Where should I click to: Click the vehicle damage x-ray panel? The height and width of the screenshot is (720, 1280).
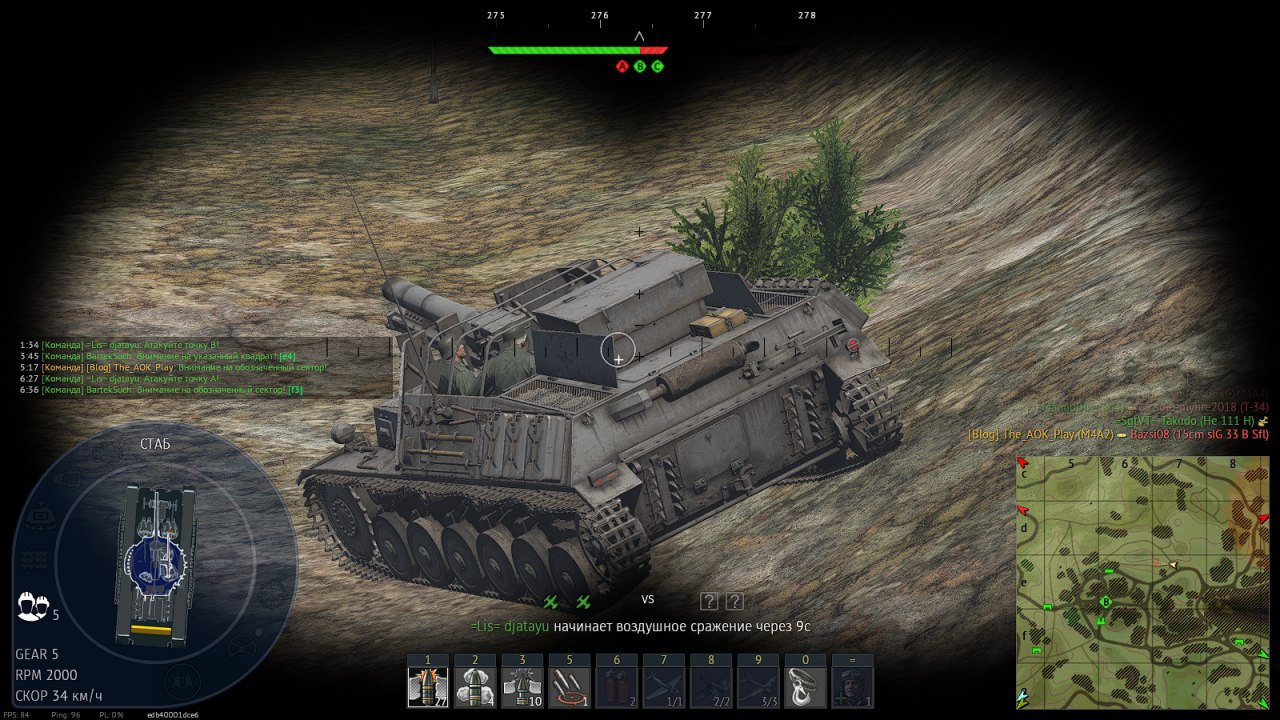point(155,565)
